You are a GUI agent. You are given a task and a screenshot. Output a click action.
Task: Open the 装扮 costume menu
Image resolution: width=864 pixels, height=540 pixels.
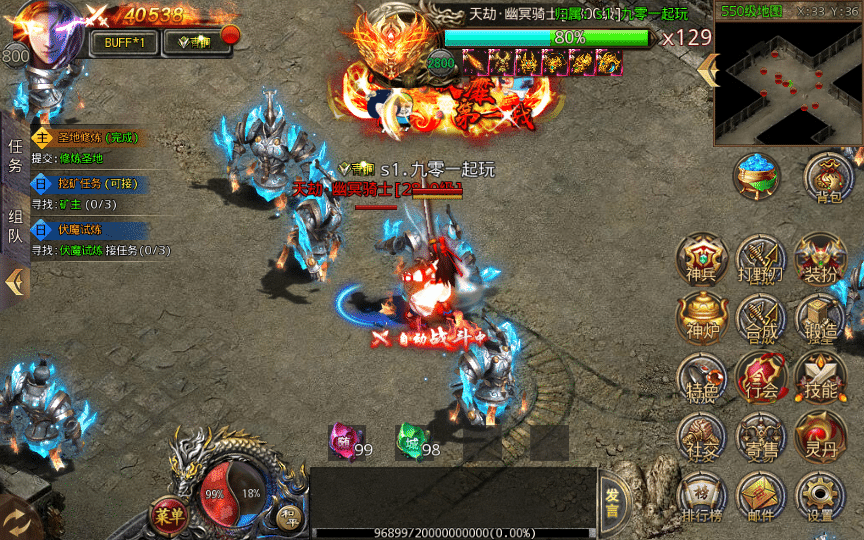(x=820, y=260)
